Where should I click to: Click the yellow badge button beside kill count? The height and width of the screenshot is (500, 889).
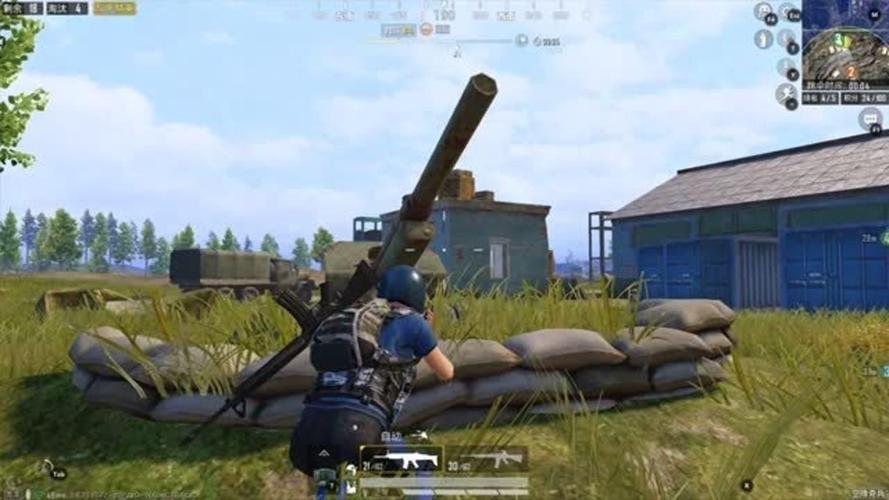click(x=115, y=8)
